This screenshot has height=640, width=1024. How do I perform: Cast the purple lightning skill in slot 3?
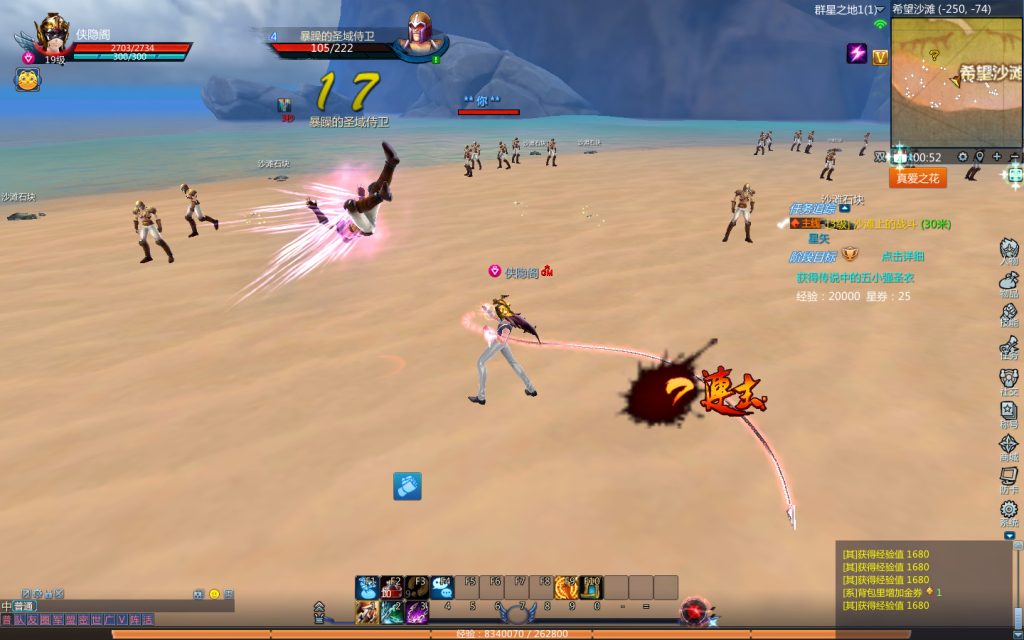click(x=417, y=612)
